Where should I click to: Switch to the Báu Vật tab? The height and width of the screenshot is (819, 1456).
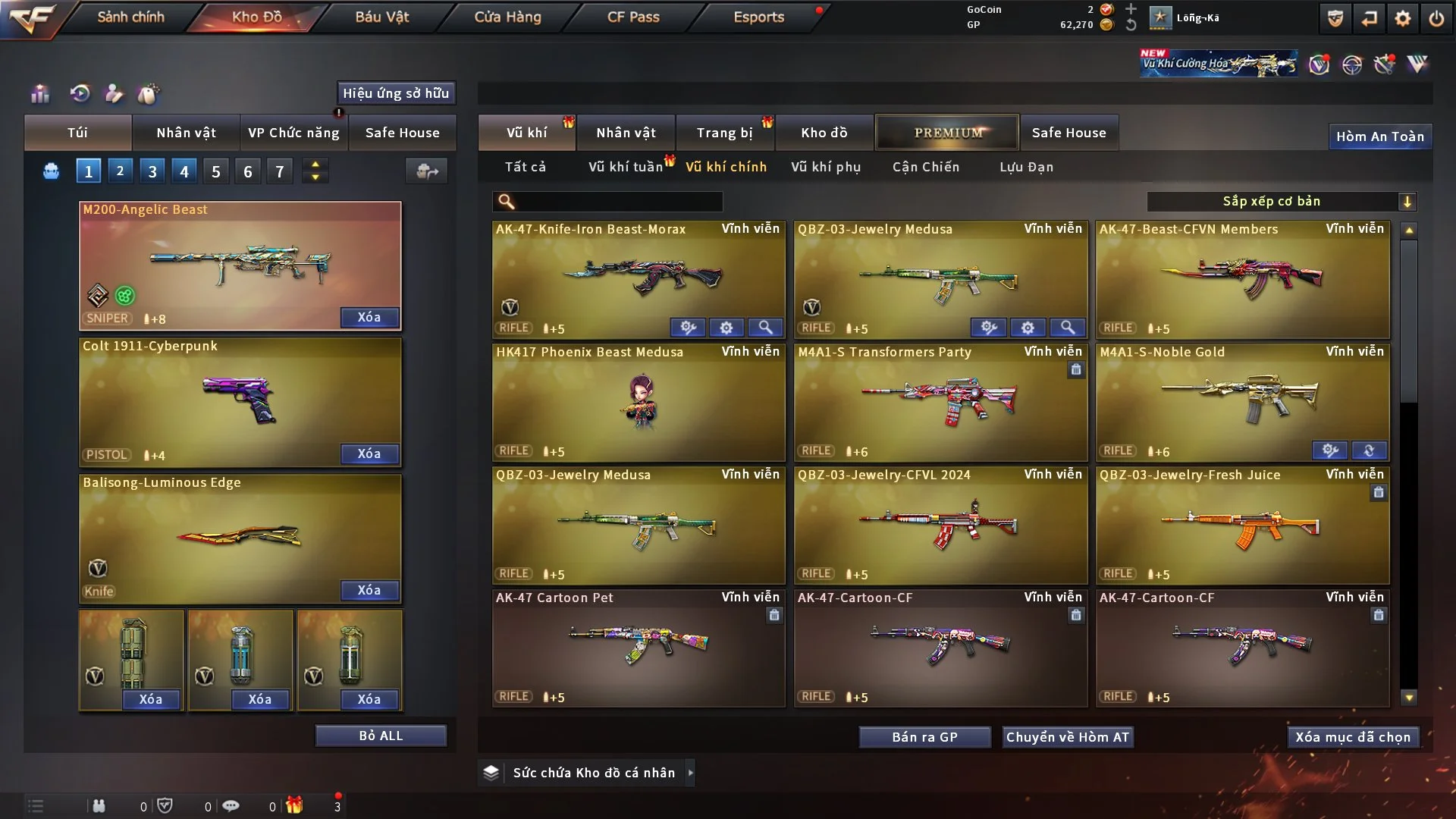381,17
